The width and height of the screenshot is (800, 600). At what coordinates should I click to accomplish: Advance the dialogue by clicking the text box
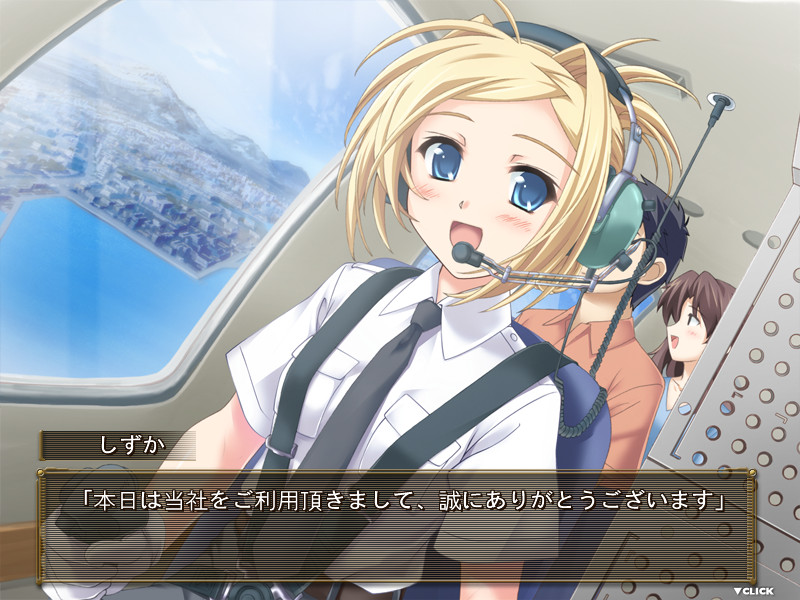400,527
